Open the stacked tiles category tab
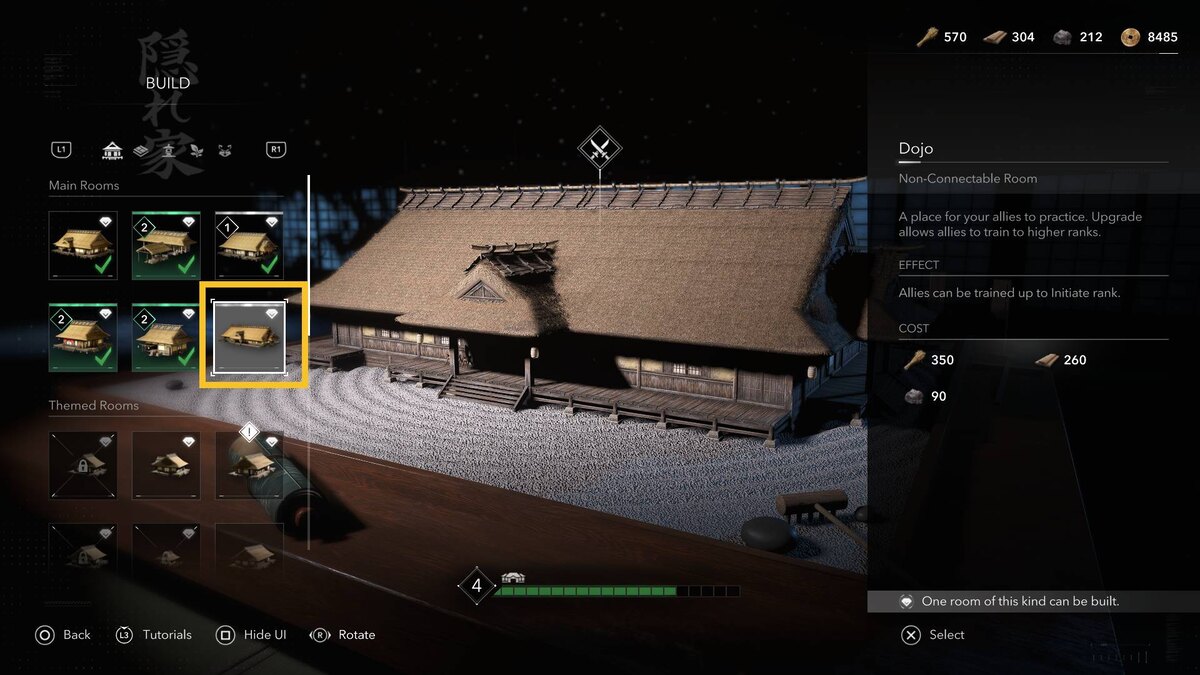 [141, 150]
